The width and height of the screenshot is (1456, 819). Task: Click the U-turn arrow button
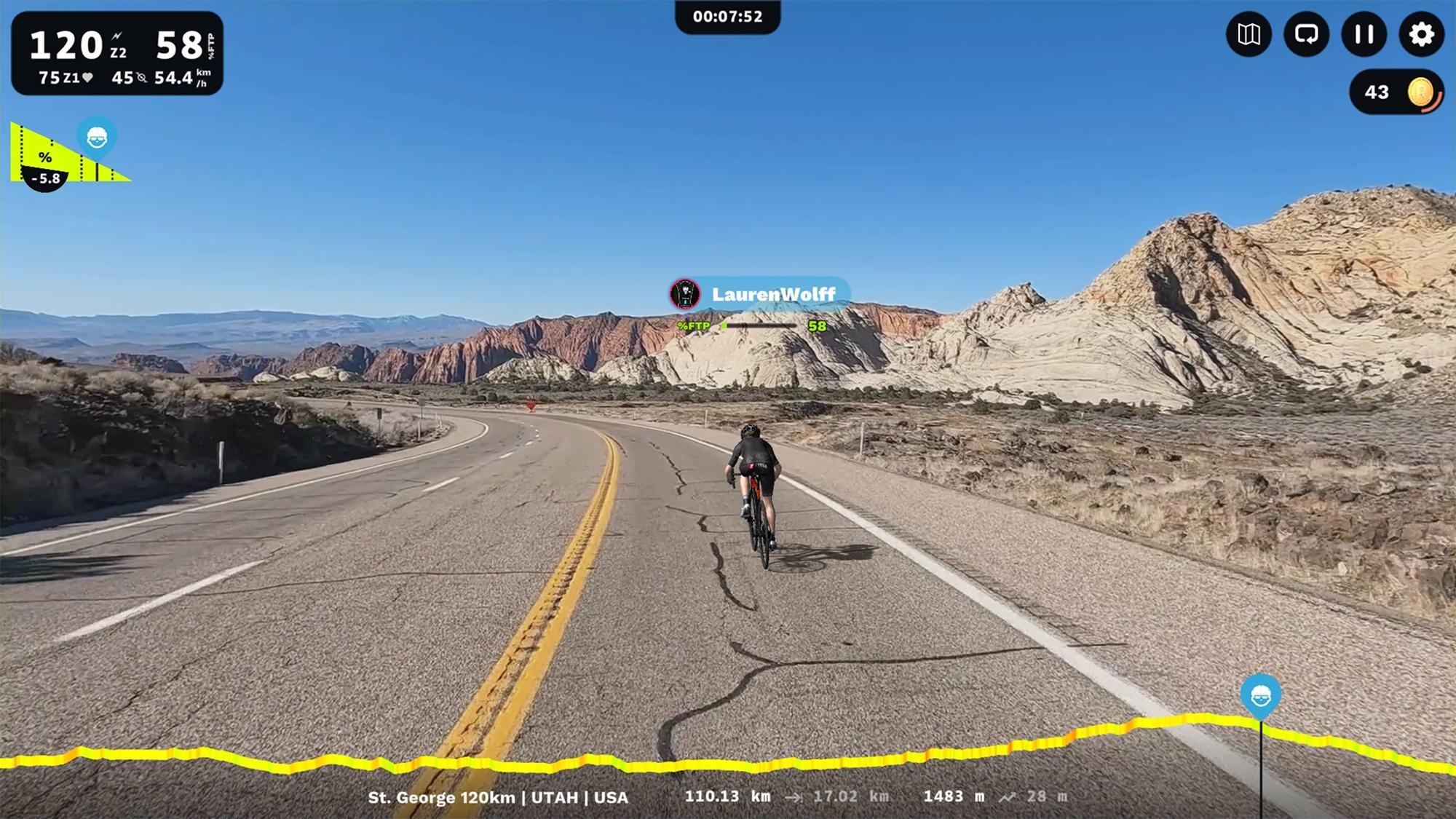point(1306,34)
